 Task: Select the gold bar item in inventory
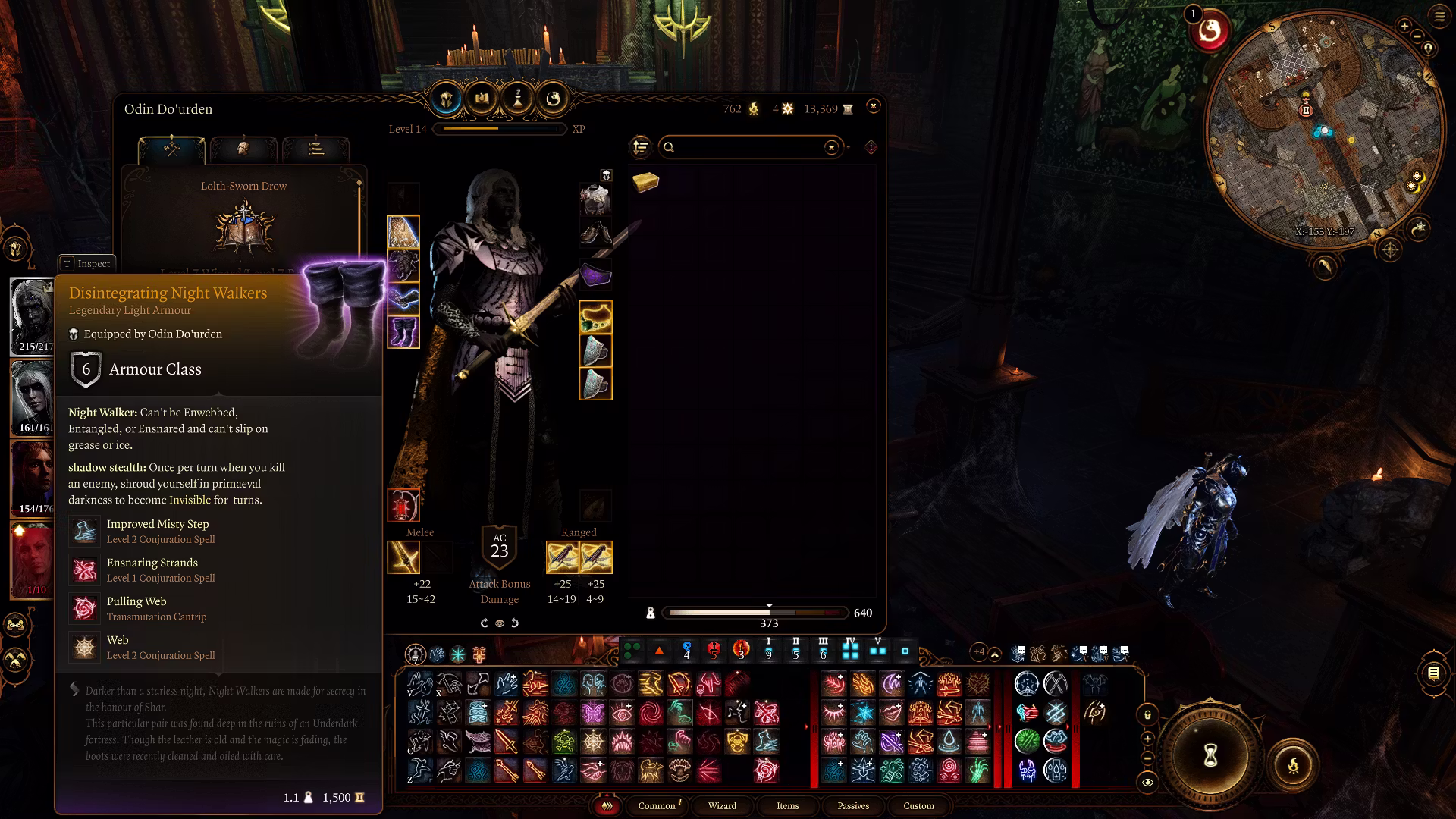645,182
